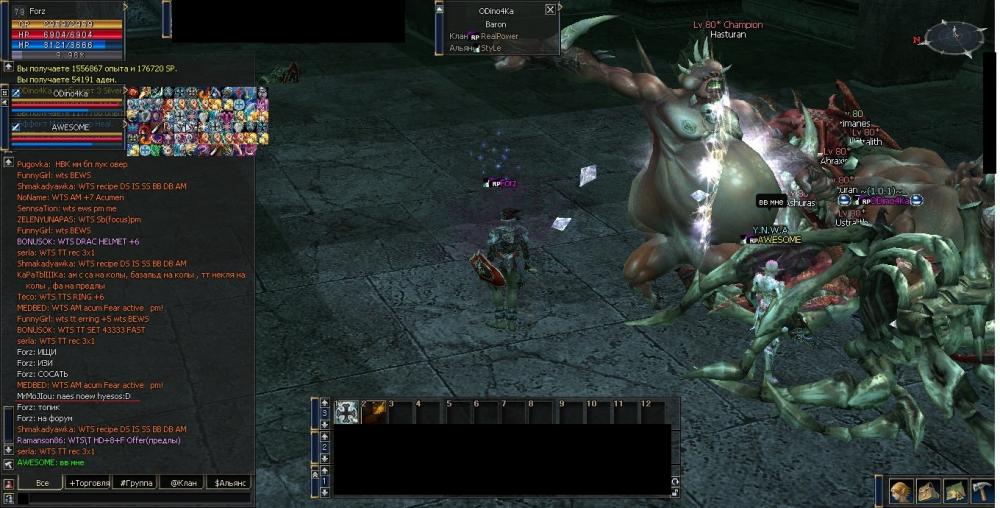Select Forz player status panel
This screenshot has width=1000, height=508.
[67, 30]
